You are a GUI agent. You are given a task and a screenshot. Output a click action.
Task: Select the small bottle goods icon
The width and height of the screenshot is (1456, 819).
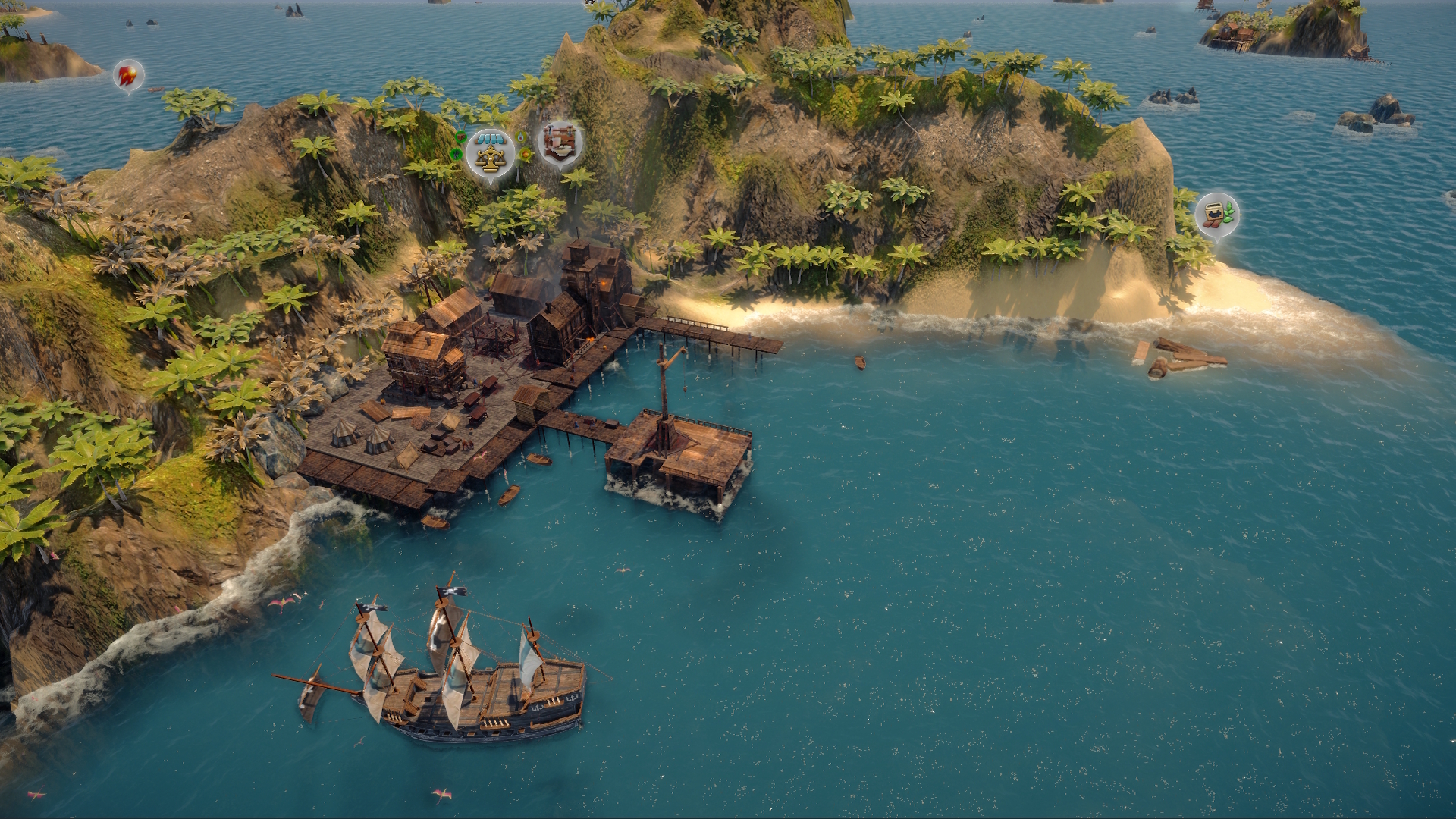(520, 136)
